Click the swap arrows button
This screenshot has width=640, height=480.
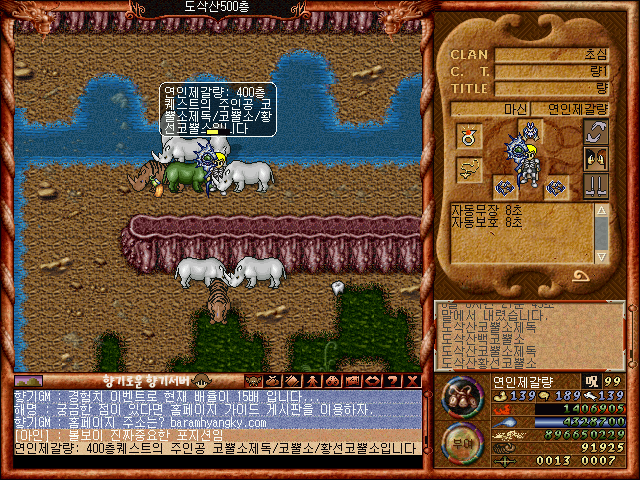(596, 133)
